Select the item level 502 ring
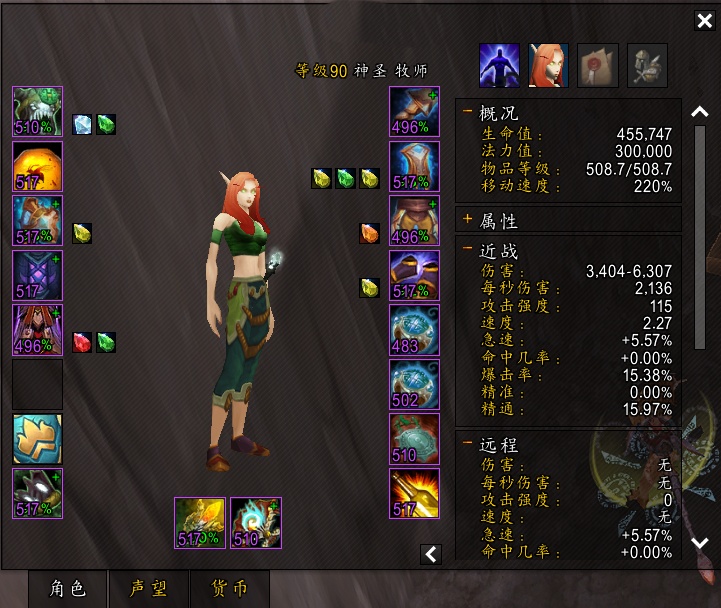 (x=414, y=384)
